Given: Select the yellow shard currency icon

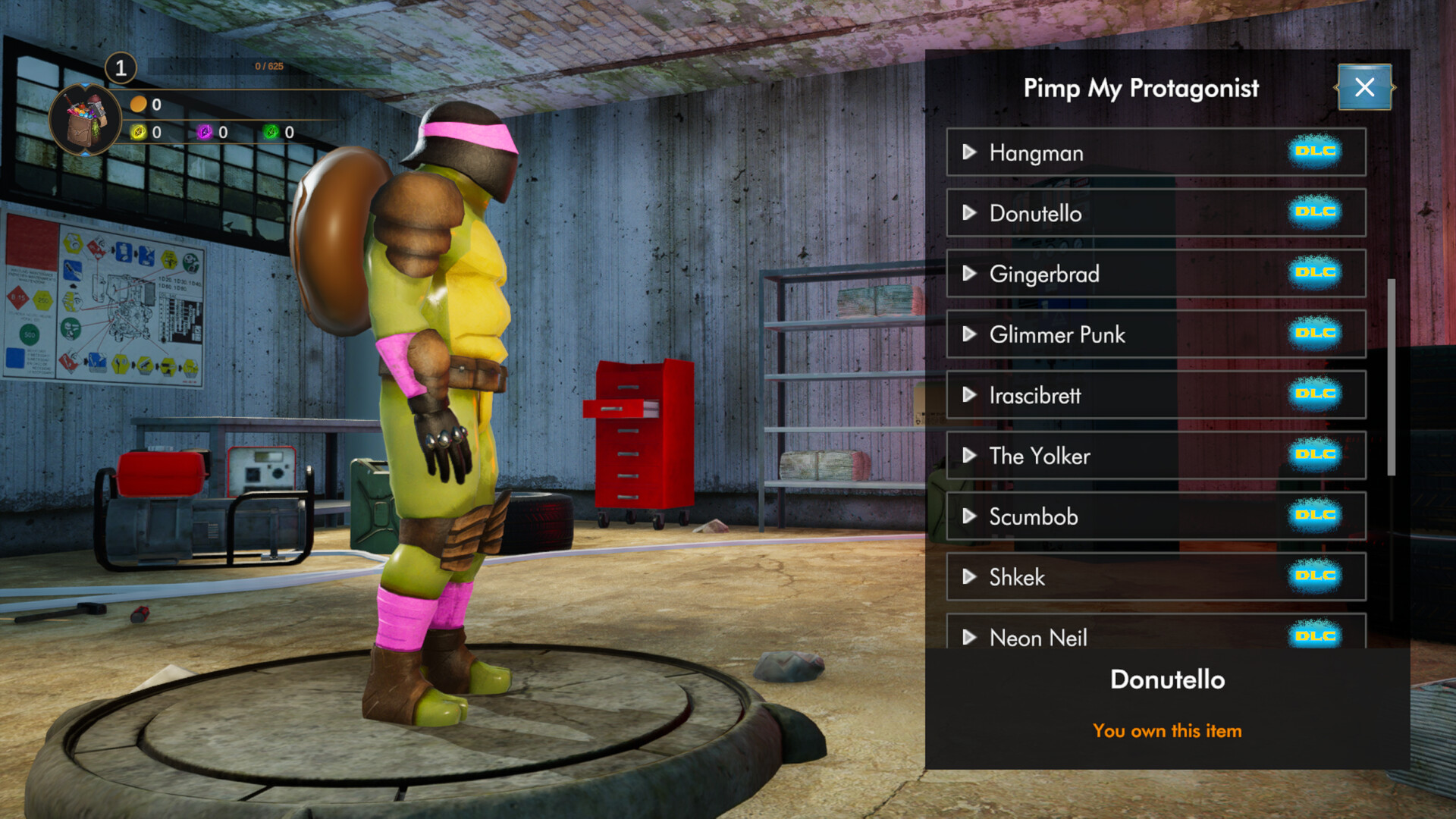Looking at the screenshot, I should (x=137, y=131).
